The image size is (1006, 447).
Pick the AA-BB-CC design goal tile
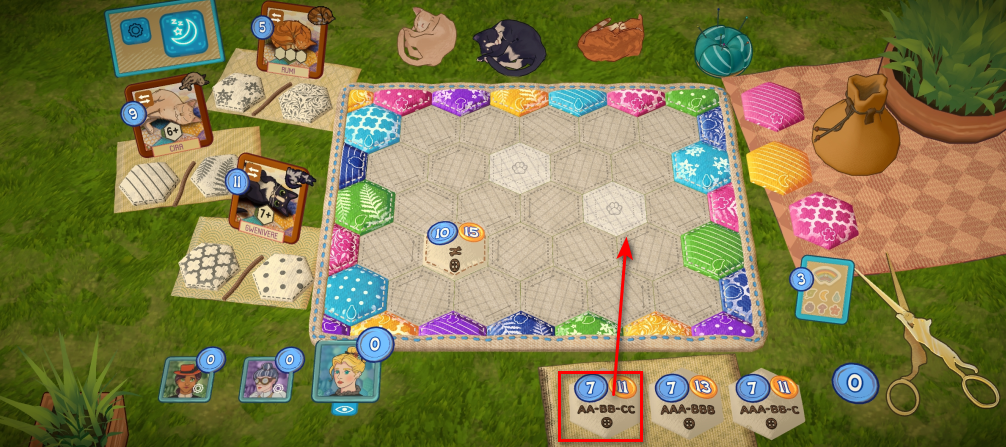tap(601, 405)
